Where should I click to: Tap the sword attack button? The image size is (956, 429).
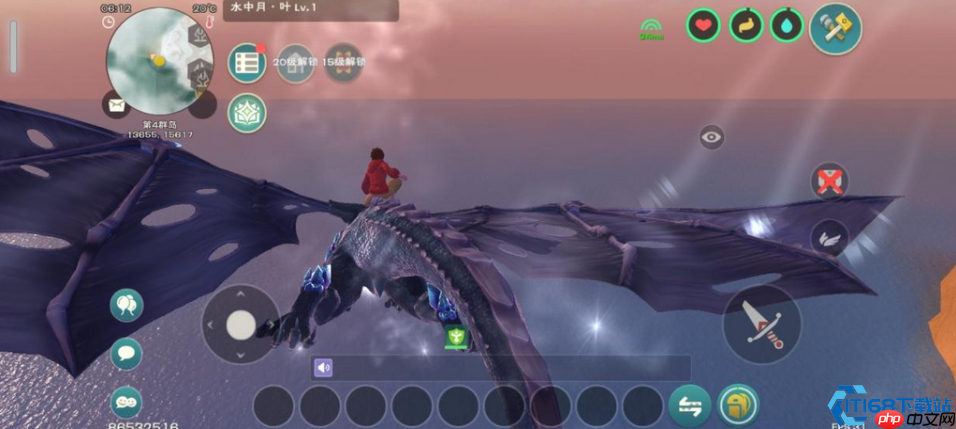point(762,324)
